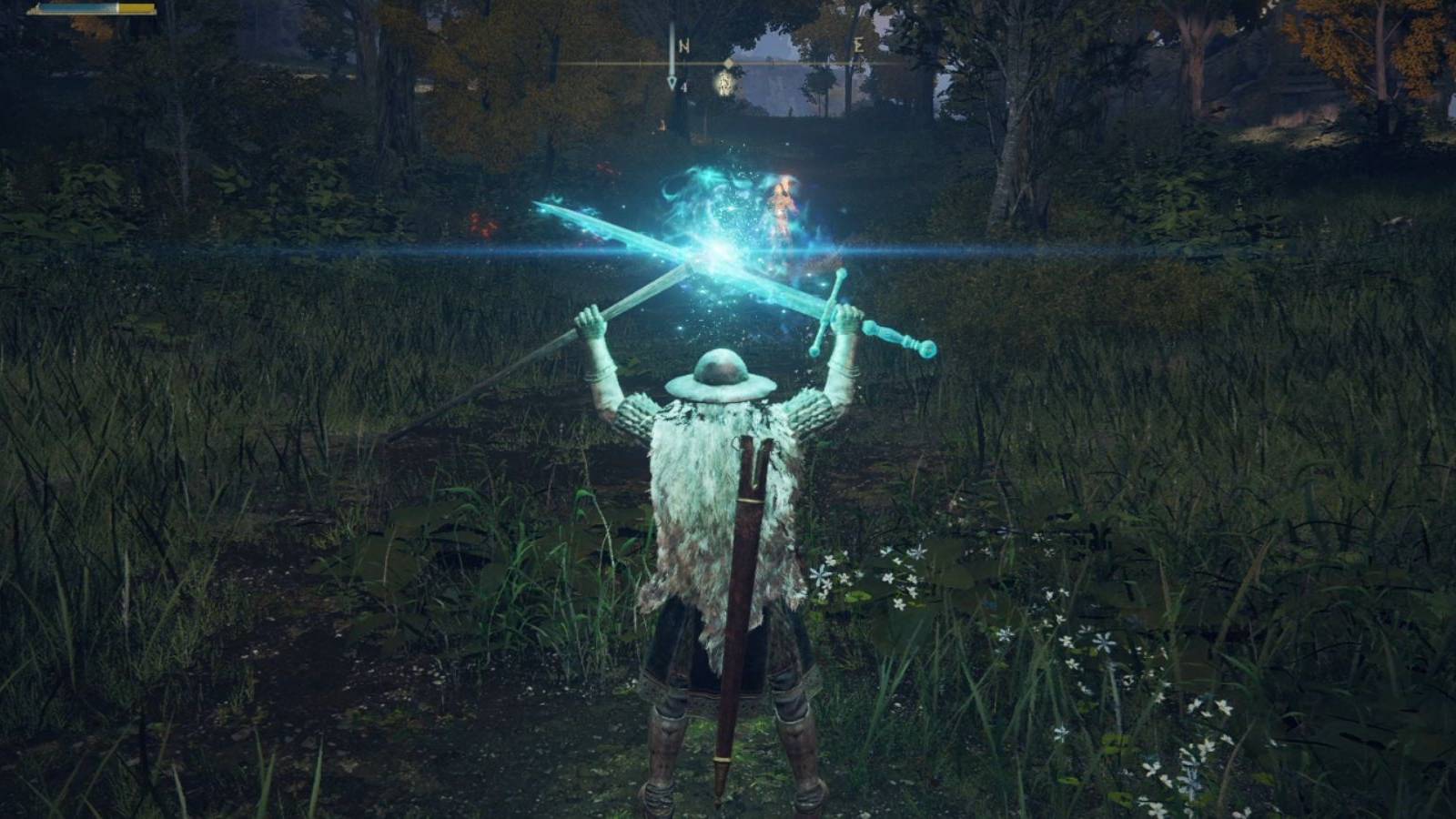Click the downward arrow beacon above the character
The image size is (1456, 819).
671,80
